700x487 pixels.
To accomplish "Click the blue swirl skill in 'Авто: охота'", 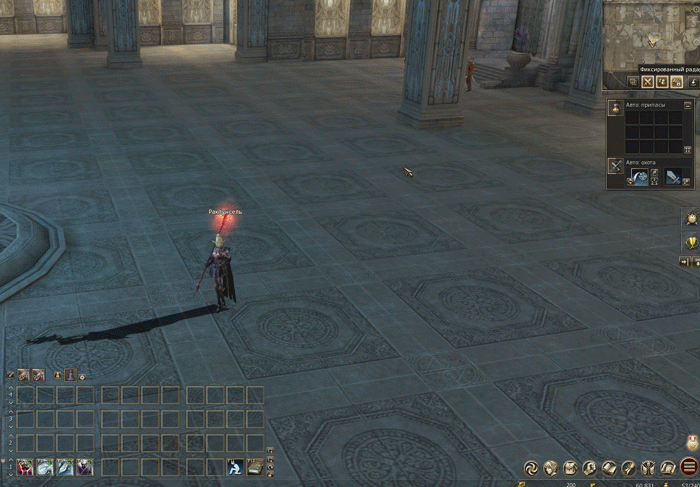I will (x=638, y=176).
